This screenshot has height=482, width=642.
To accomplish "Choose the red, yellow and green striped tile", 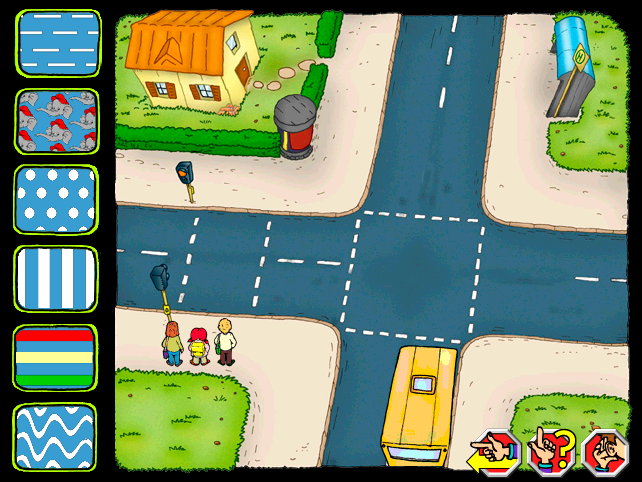I will click(x=57, y=357).
